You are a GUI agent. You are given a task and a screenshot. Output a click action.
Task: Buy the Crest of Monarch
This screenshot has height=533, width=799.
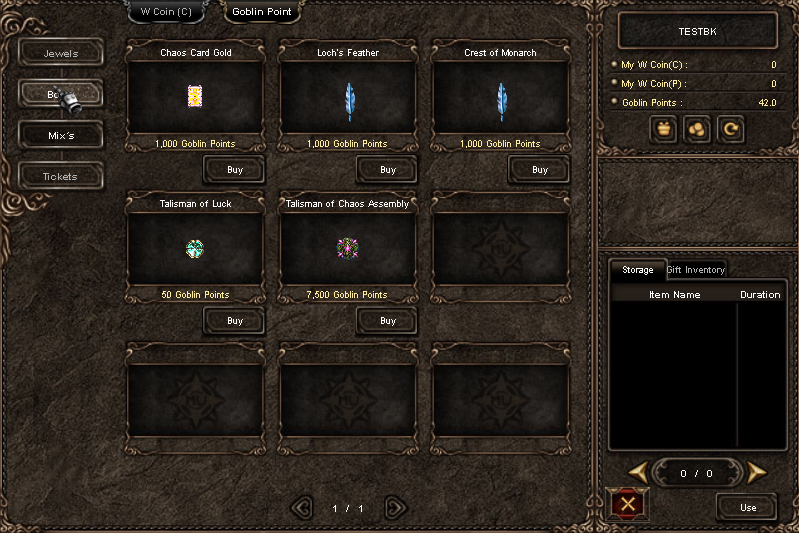[539, 170]
